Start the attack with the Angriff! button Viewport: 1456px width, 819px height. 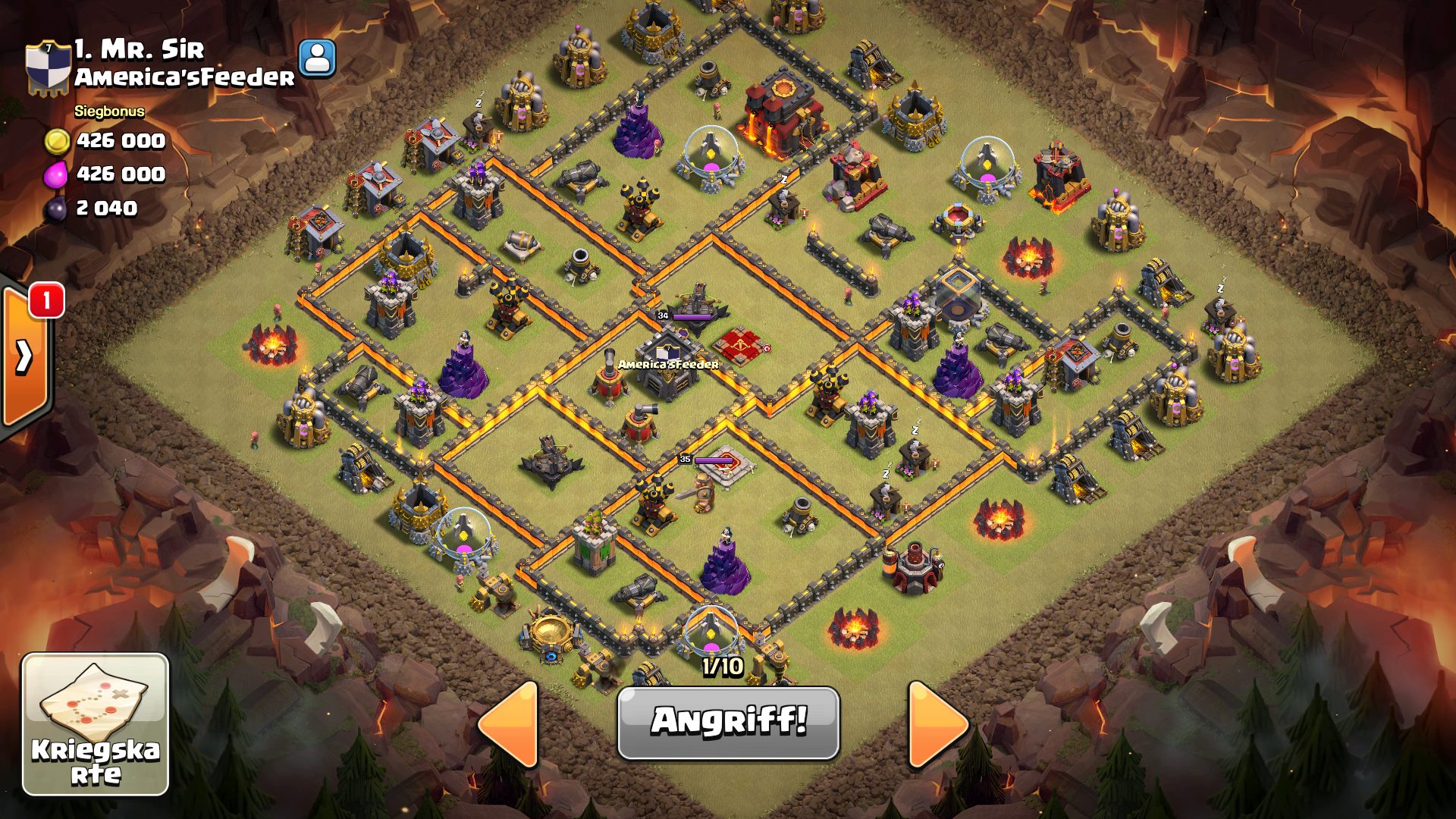coord(728,721)
